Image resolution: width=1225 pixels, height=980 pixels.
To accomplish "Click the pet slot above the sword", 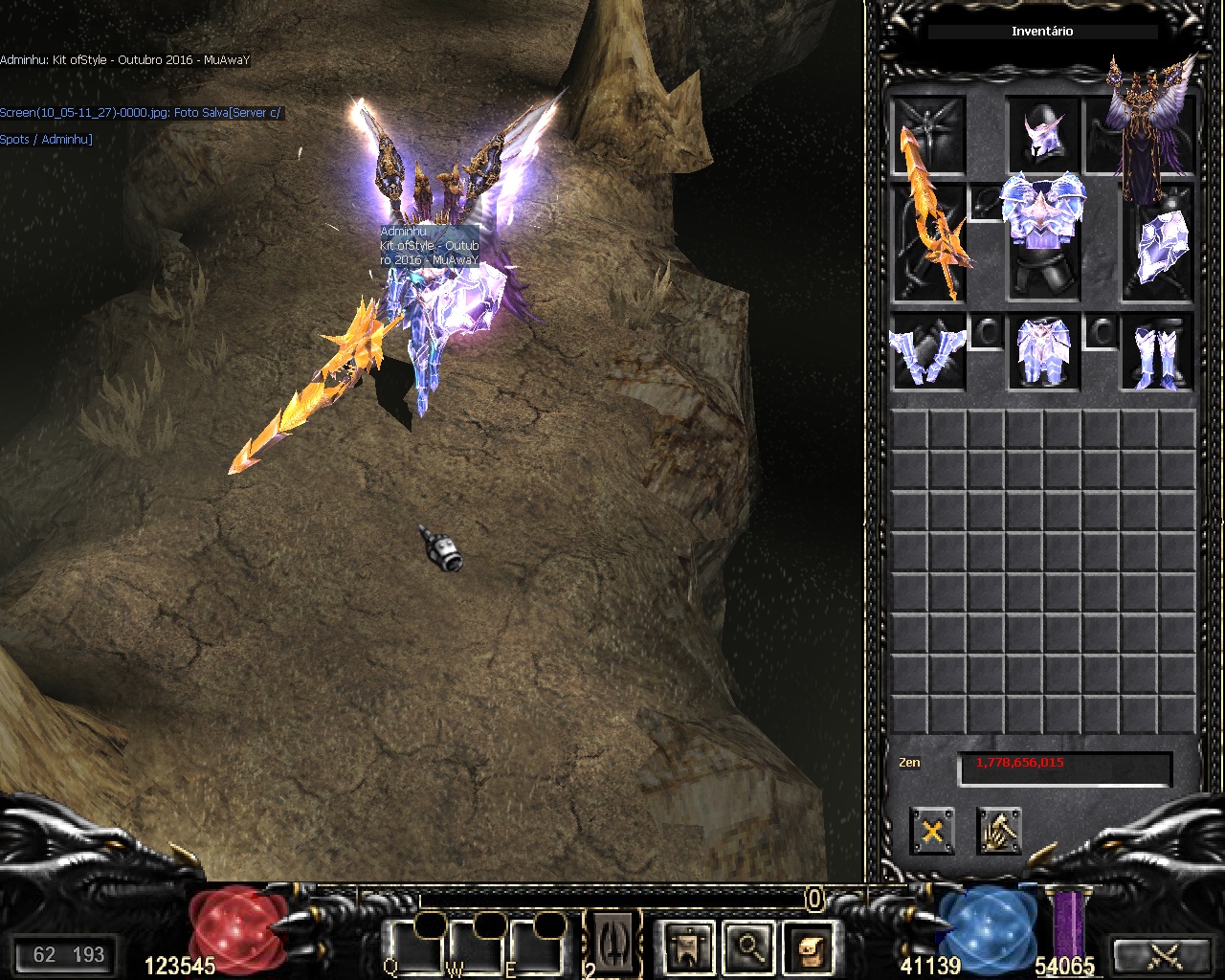I will (x=929, y=135).
